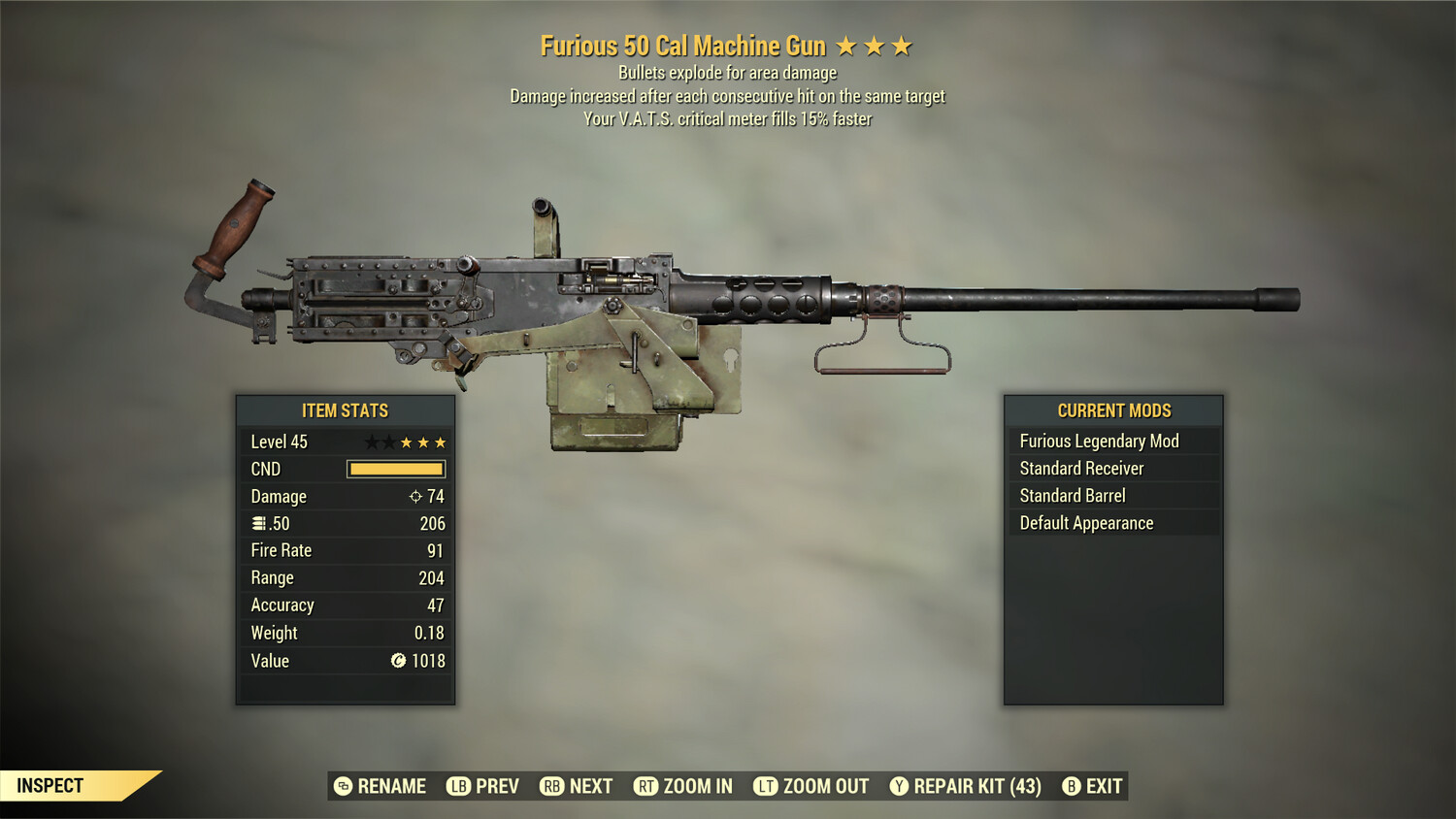The height and width of the screenshot is (819, 1456).
Task: Click the yellow CND condition bar
Action: (394, 469)
